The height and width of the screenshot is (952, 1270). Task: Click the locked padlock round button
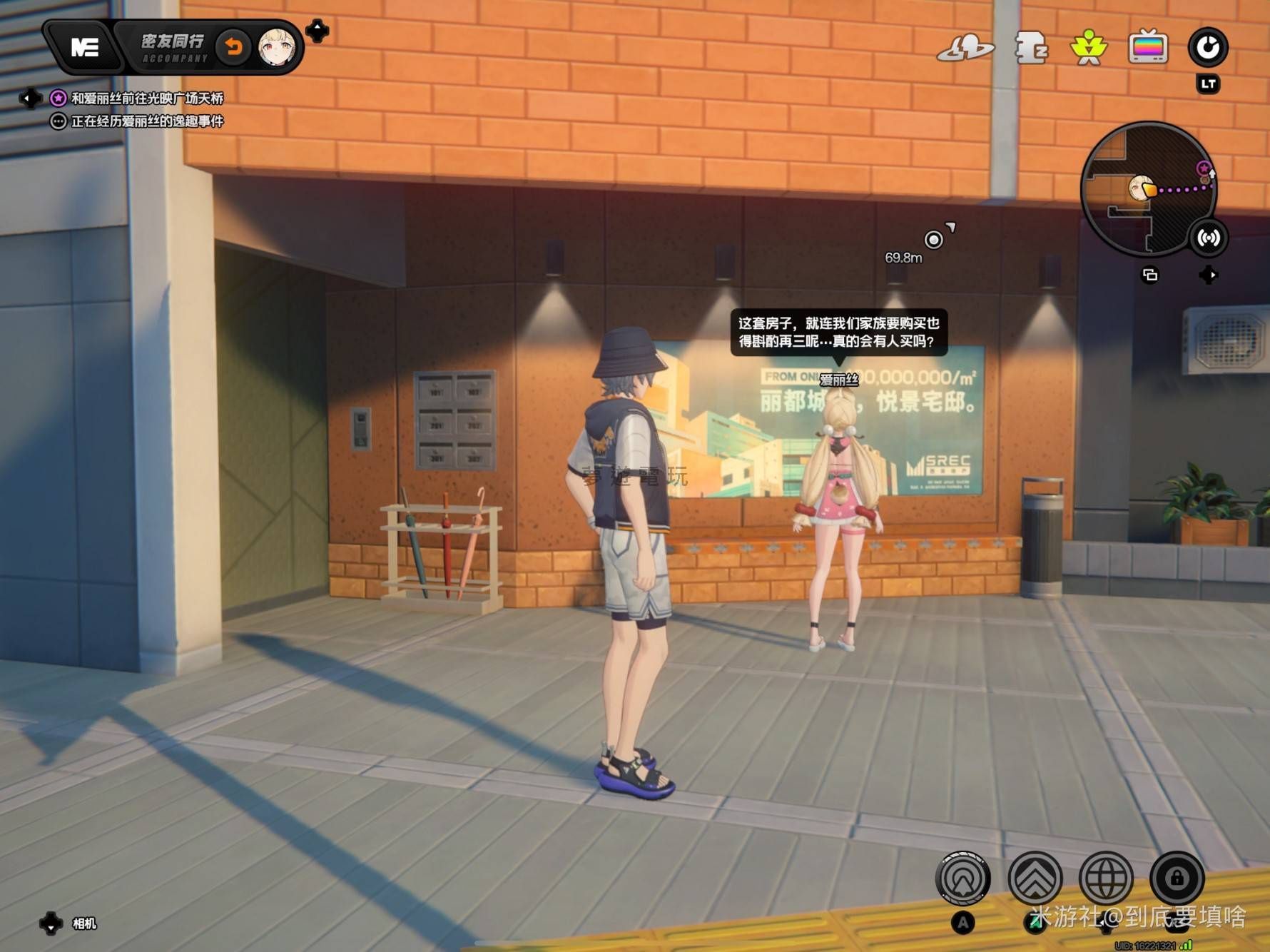(1177, 878)
